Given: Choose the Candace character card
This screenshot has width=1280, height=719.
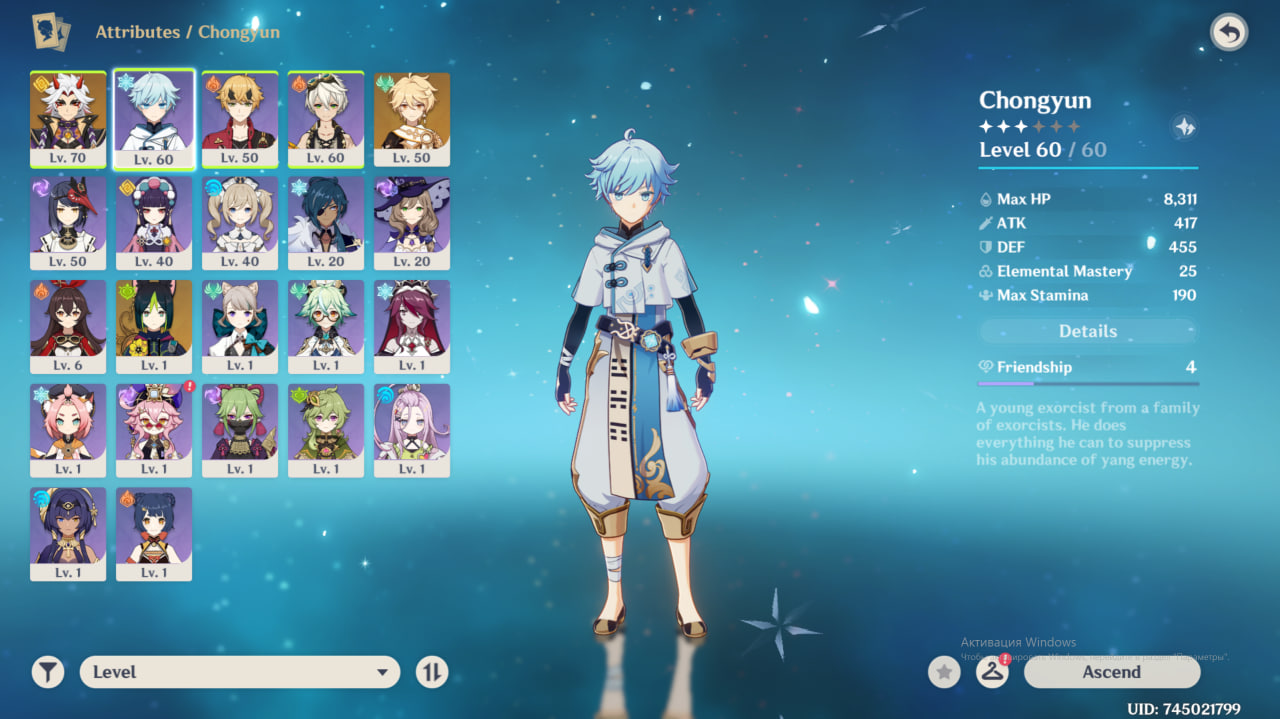Looking at the screenshot, I should pyautogui.click(x=68, y=534).
